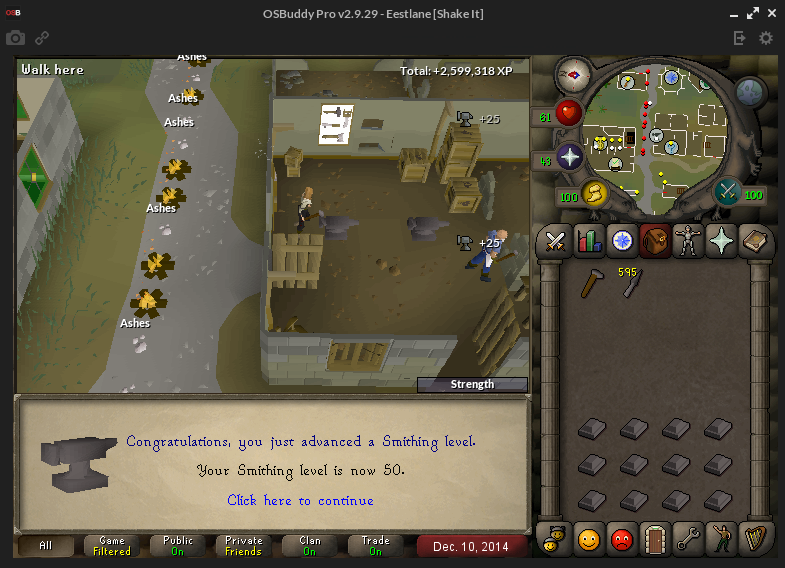The height and width of the screenshot is (568, 785).
Task: Select the Public chat tab
Action: tap(178, 546)
